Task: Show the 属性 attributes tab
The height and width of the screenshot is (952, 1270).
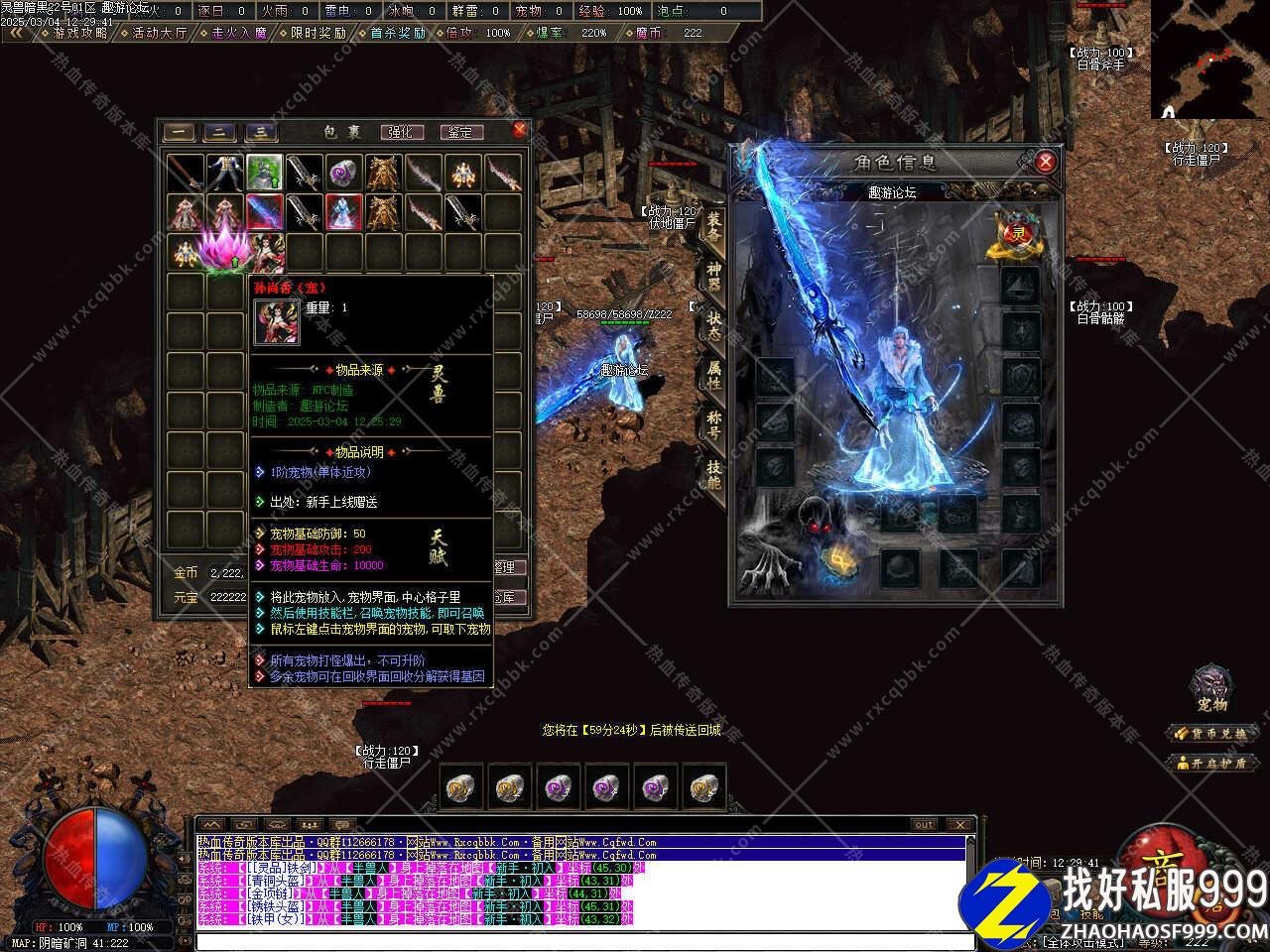Action: (x=713, y=376)
